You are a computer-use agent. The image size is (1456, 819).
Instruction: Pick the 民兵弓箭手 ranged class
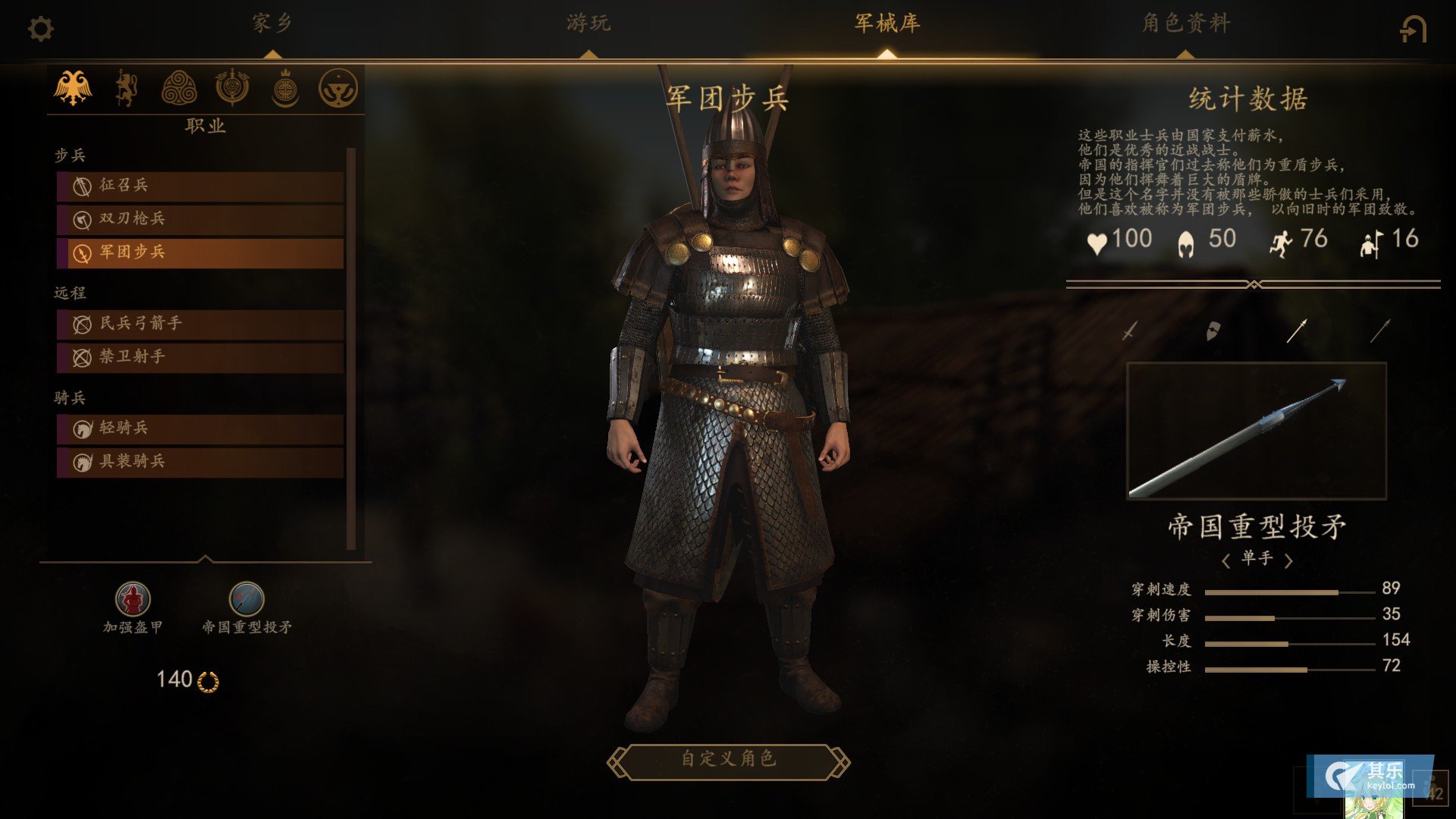click(200, 324)
